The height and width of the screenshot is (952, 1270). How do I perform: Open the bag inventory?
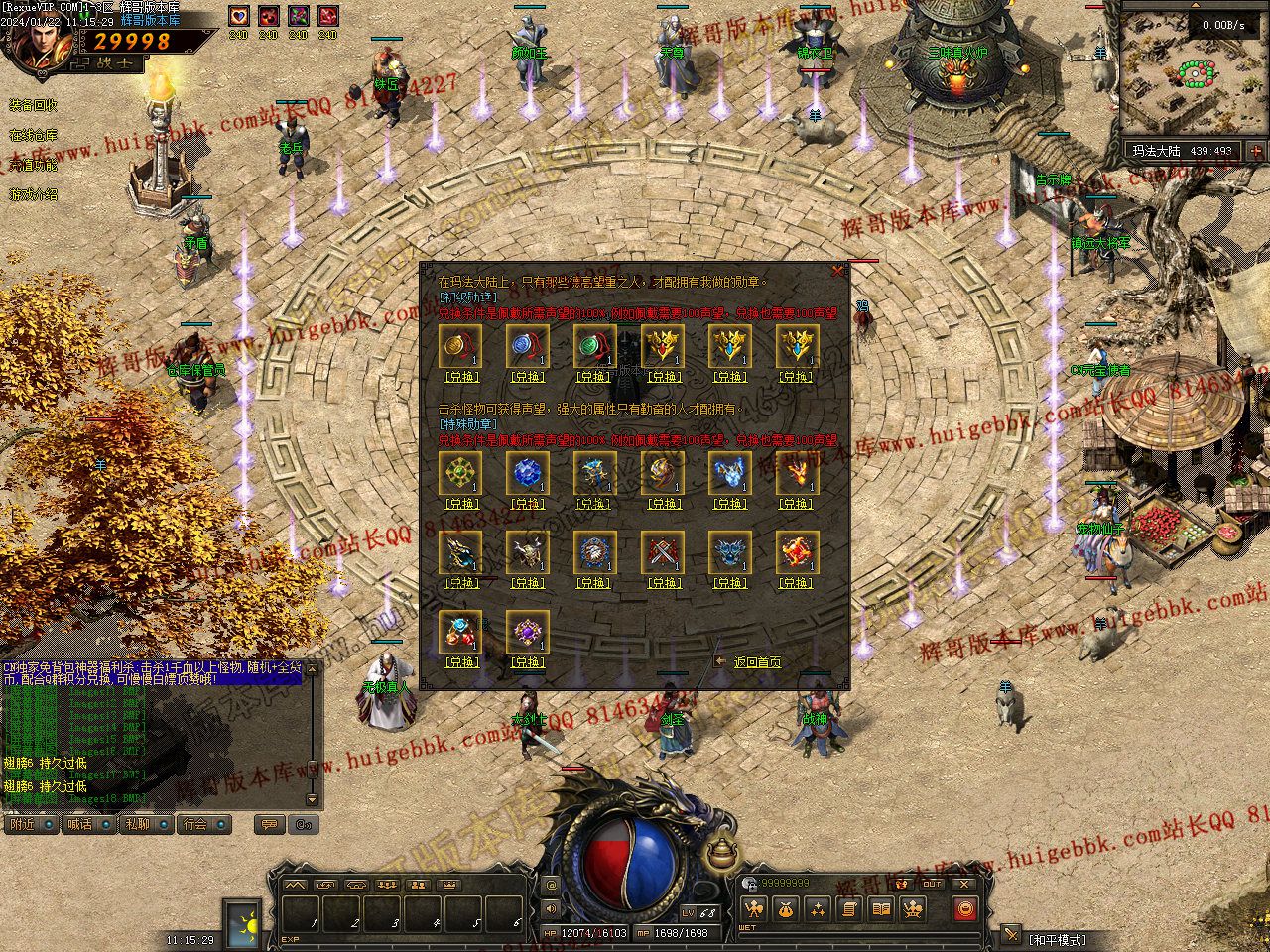(786, 908)
